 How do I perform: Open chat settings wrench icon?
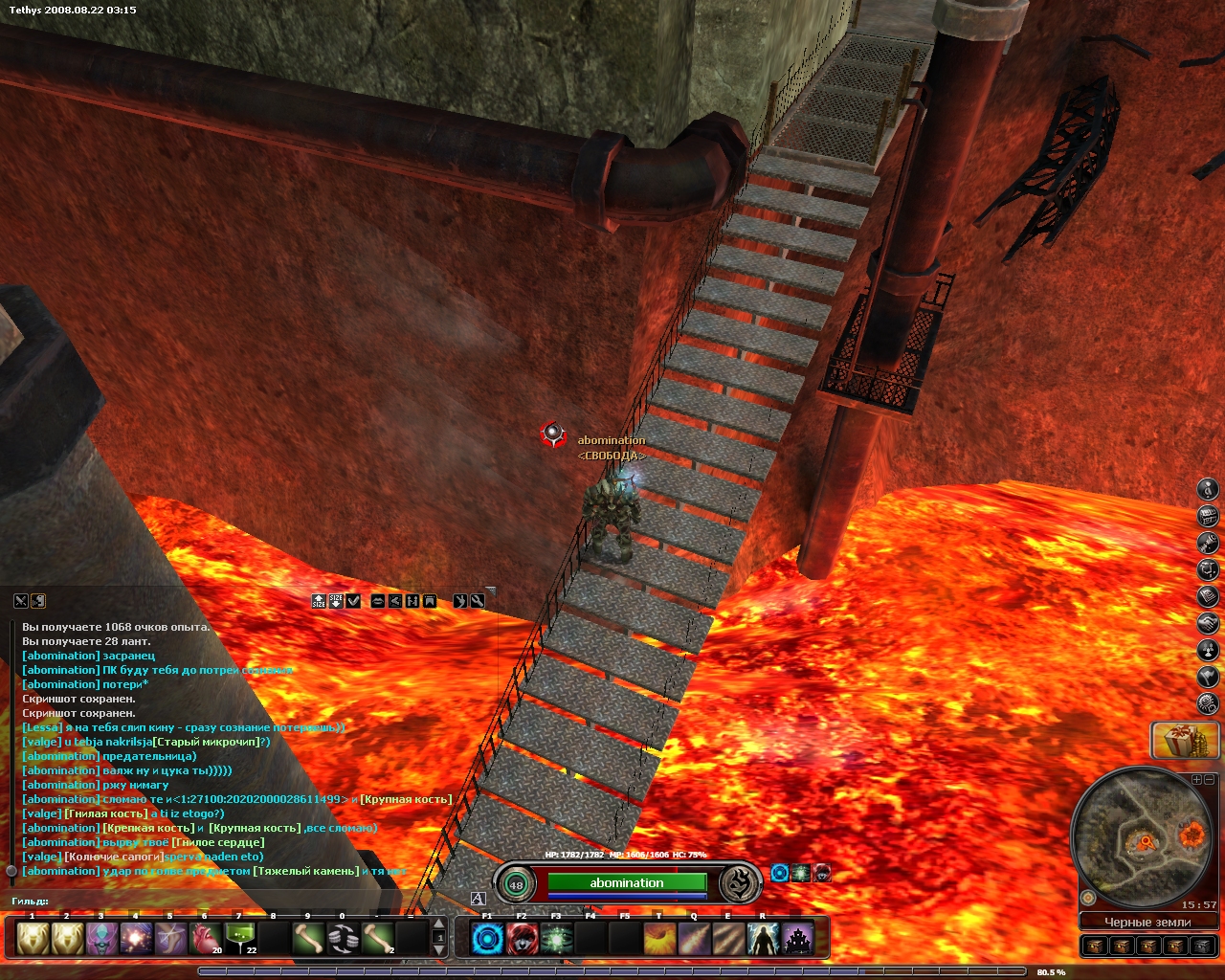click(477, 601)
